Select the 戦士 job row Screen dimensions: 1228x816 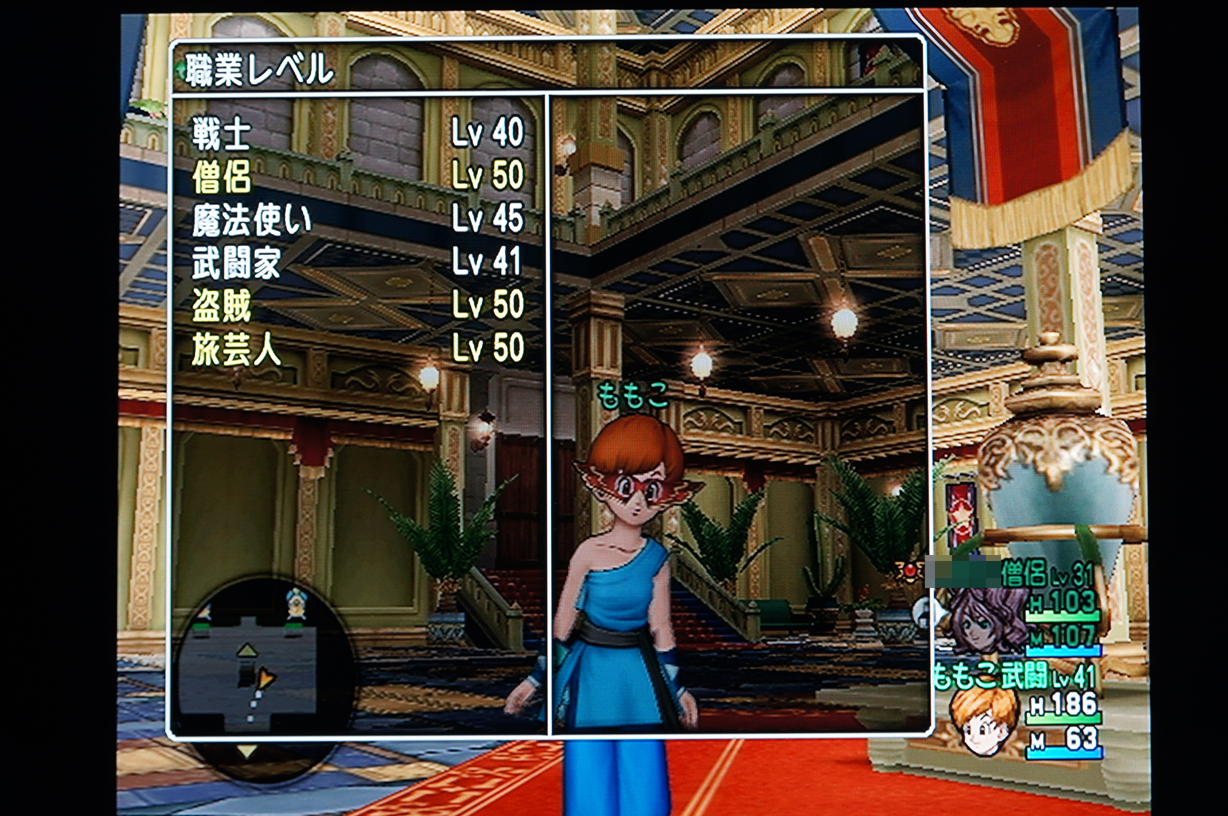coord(357,133)
